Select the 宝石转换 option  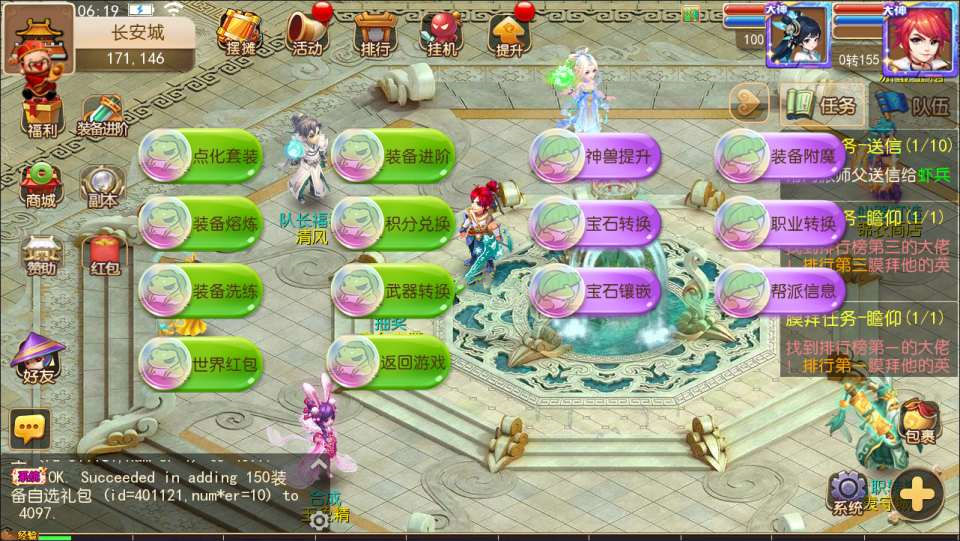pos(594,223)
